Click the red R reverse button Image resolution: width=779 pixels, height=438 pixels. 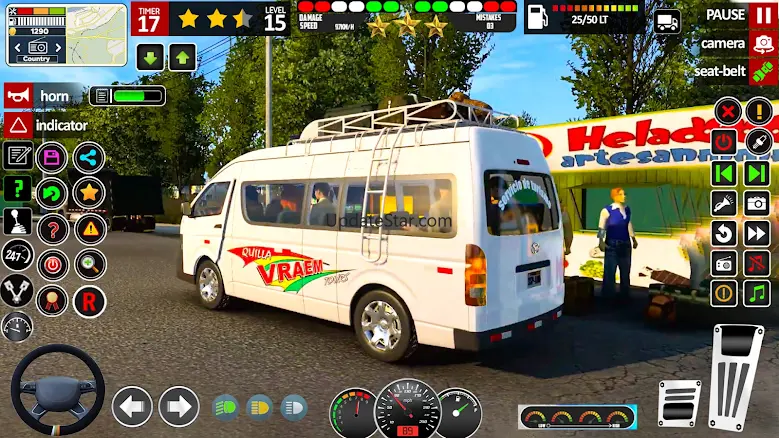89,300
